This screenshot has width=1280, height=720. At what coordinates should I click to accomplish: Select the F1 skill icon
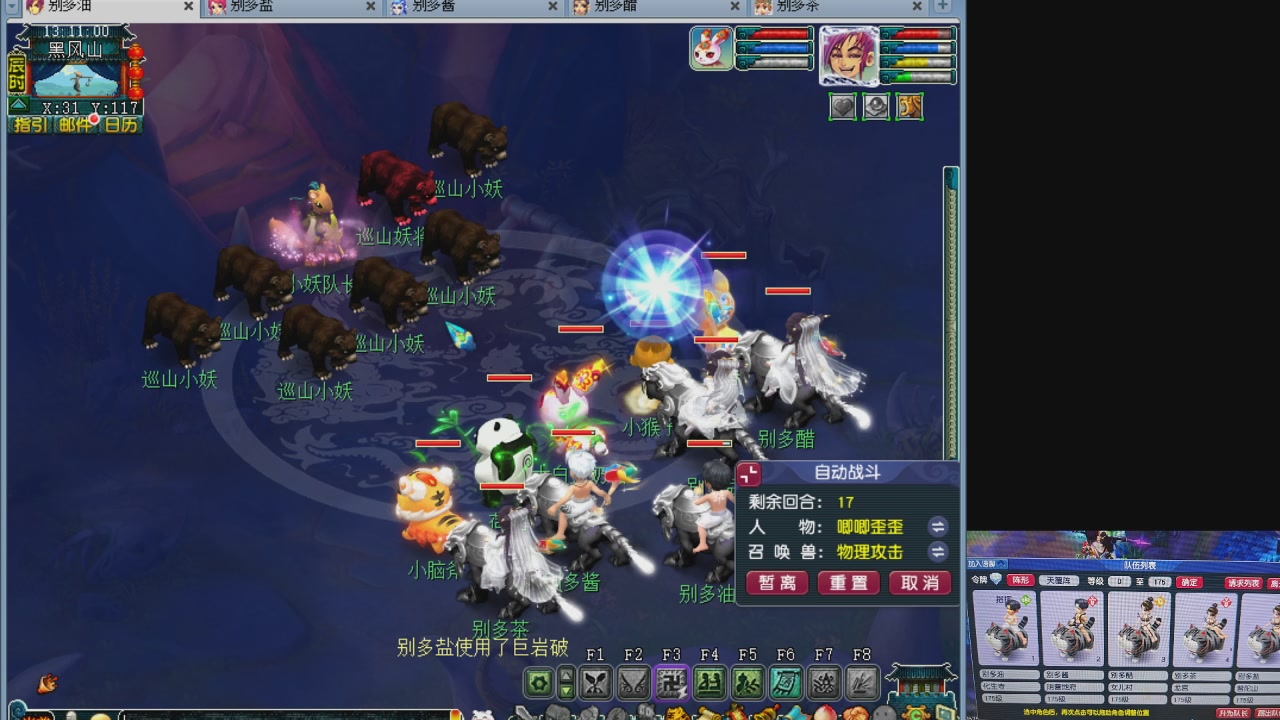coord(596,683)
